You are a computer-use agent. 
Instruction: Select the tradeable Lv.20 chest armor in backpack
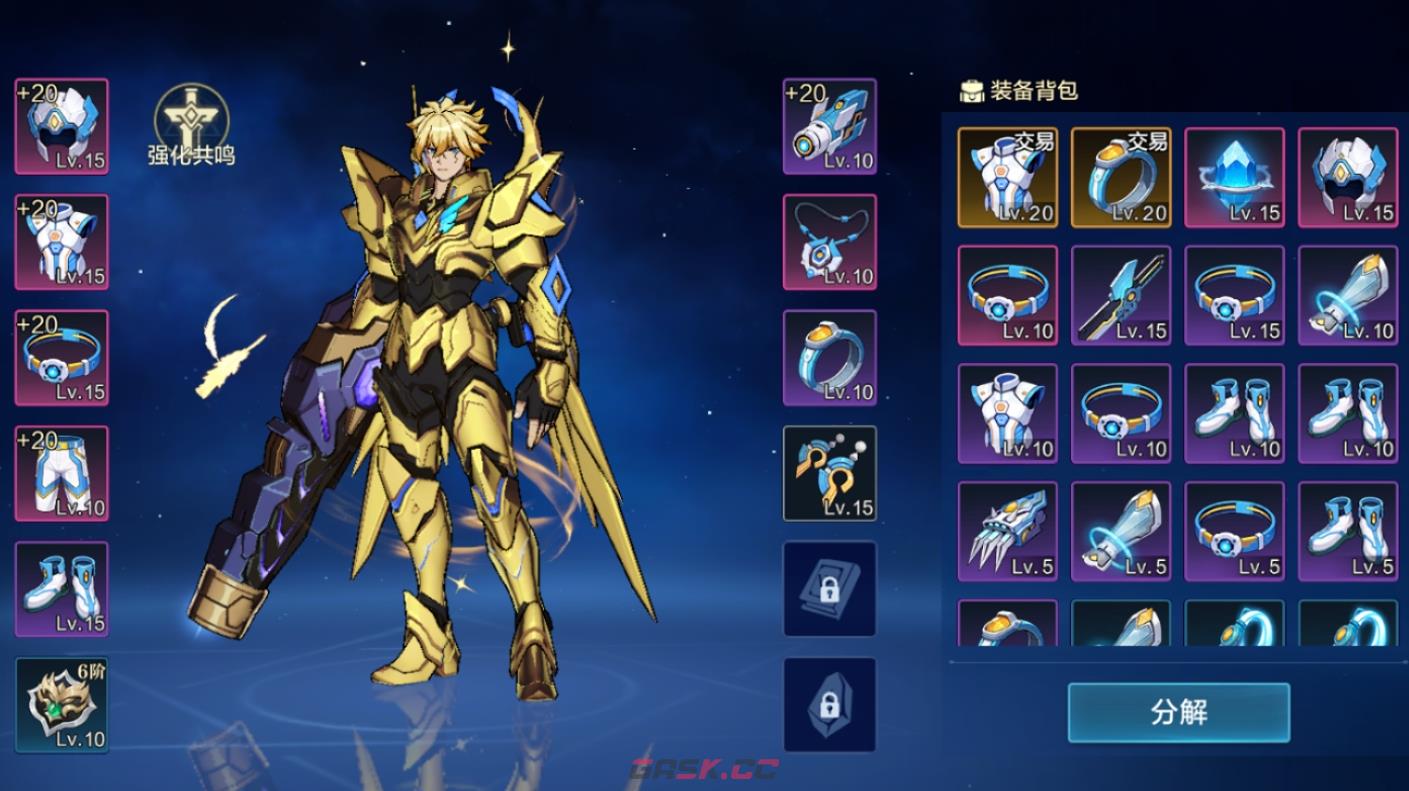[1007, 177]
